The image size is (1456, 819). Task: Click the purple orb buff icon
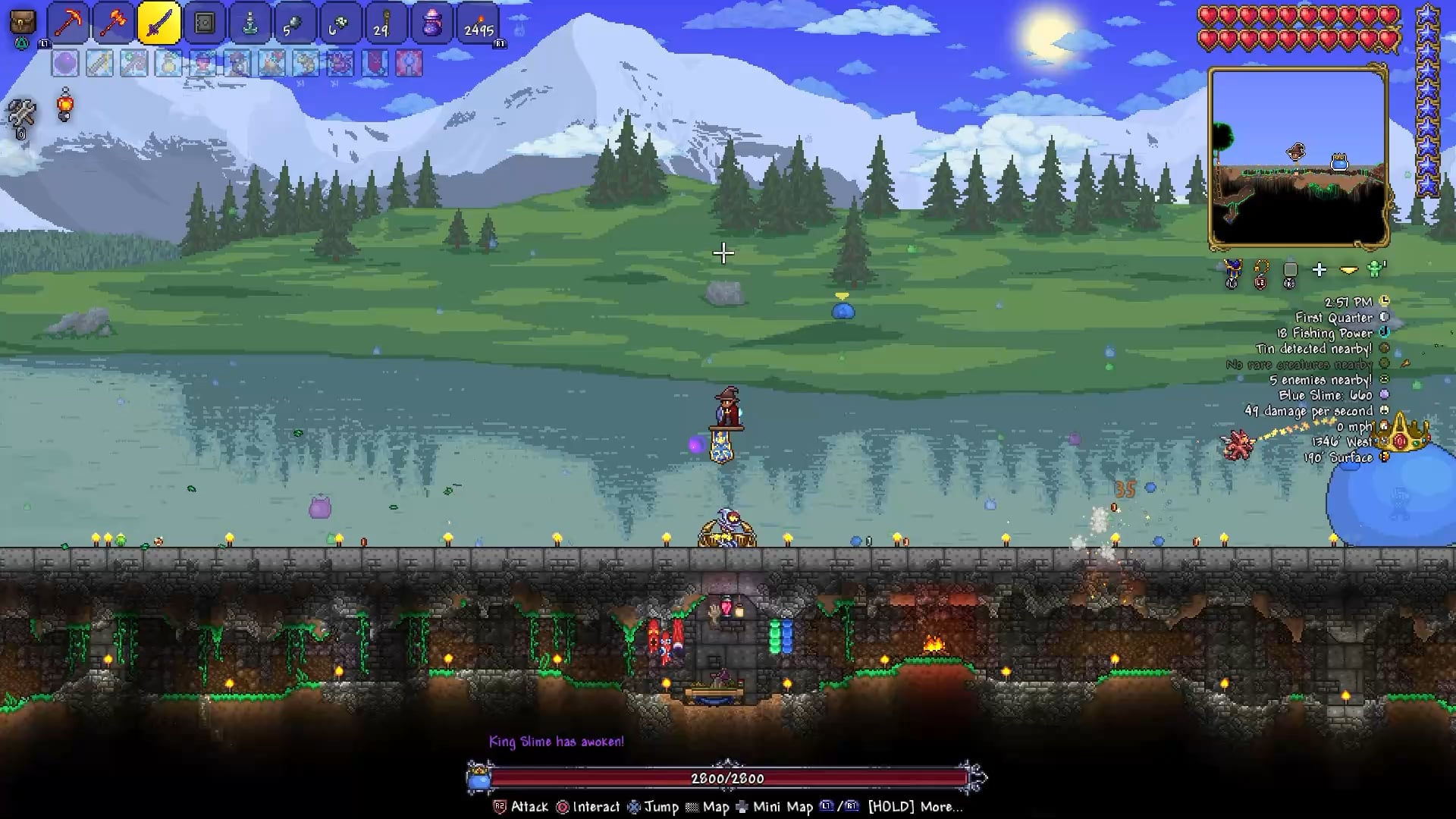[x=65, y=64]
